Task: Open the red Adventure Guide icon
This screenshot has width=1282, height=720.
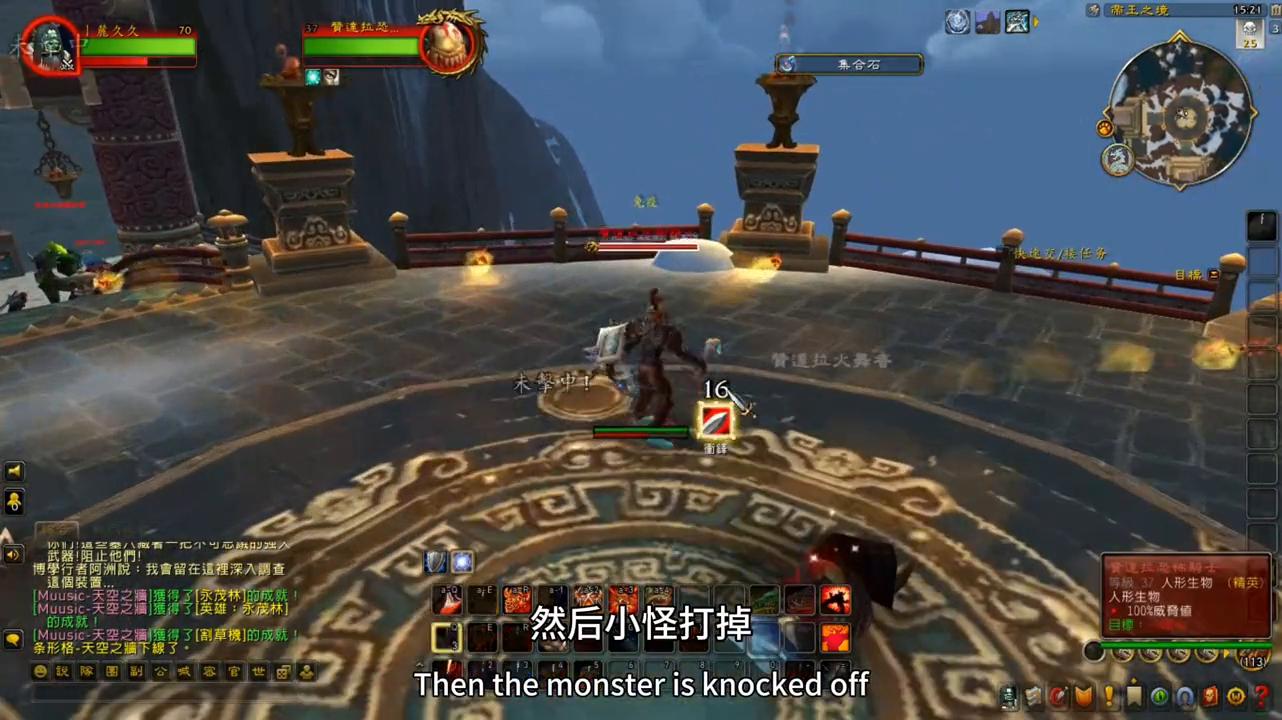Action: coord(1210,697)
